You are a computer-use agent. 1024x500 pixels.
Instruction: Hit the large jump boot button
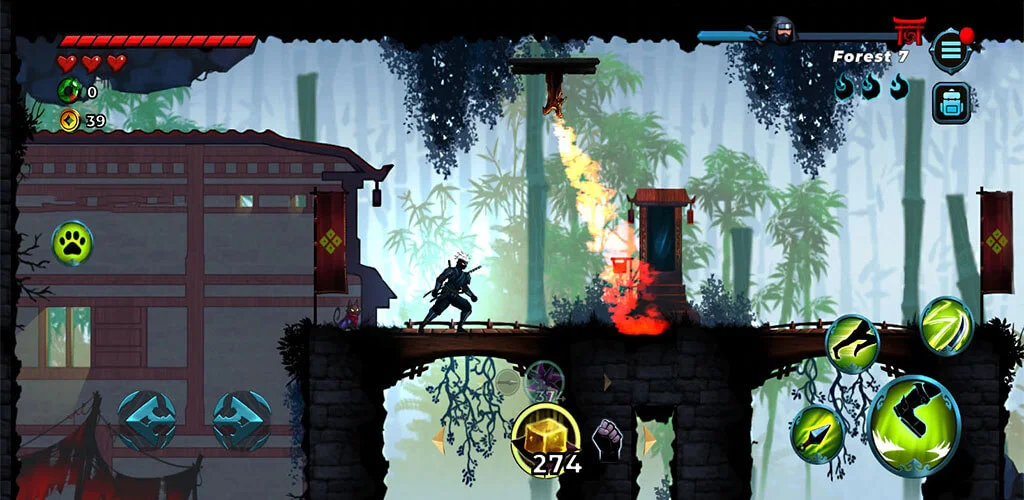coord(913,426)
